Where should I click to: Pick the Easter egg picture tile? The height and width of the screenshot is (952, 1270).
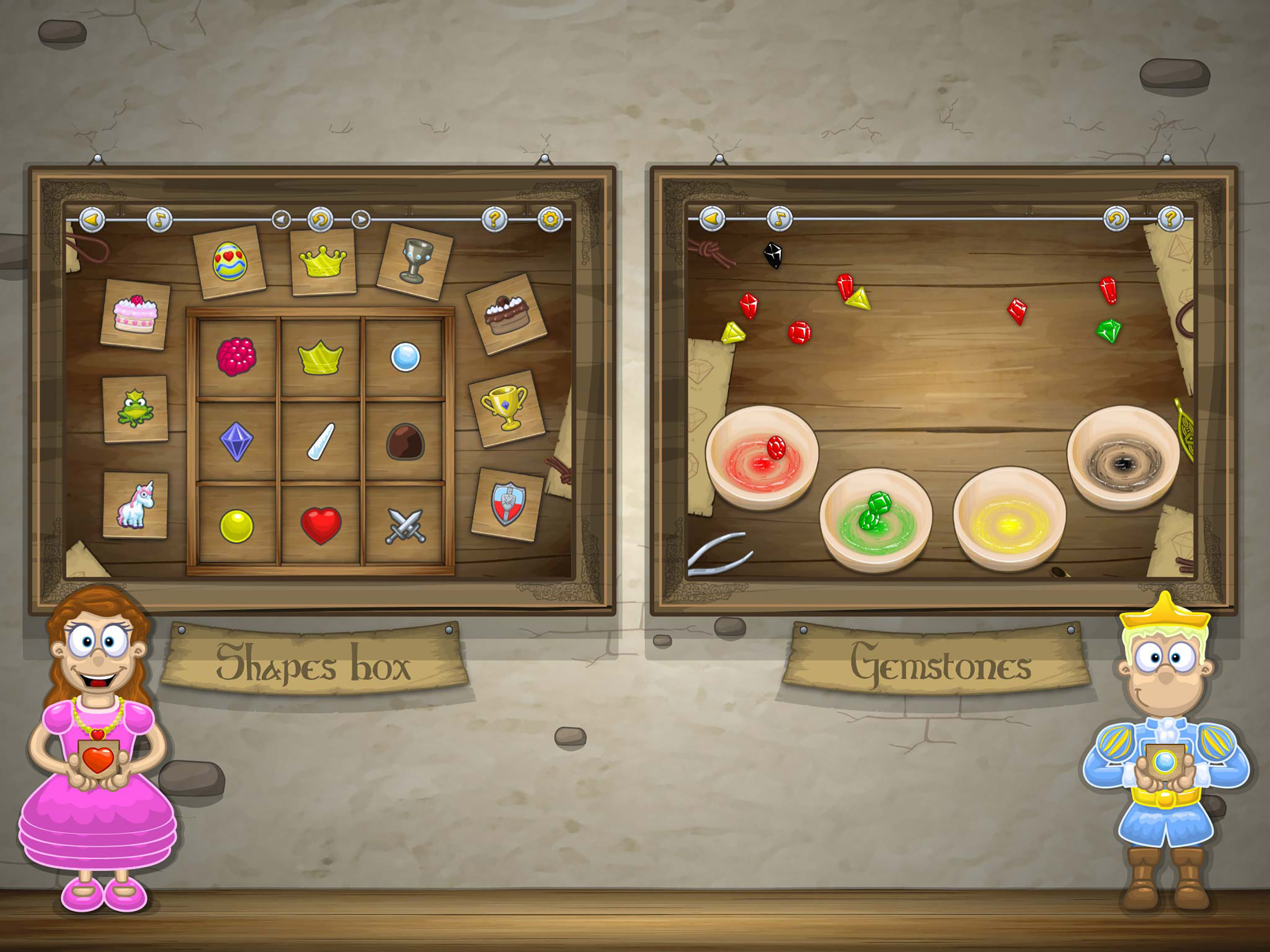(230, 262)
